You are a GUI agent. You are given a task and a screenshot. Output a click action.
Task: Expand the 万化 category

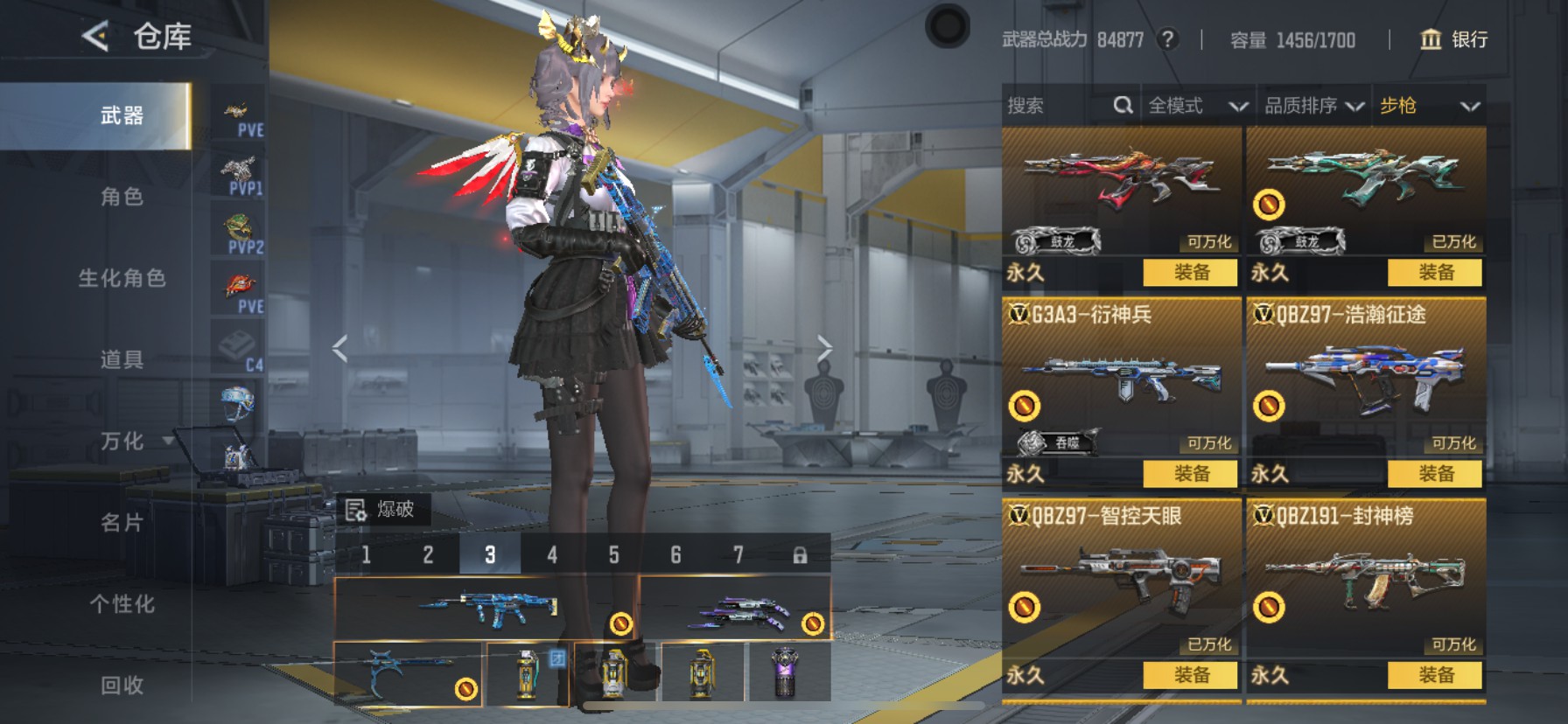122,441
